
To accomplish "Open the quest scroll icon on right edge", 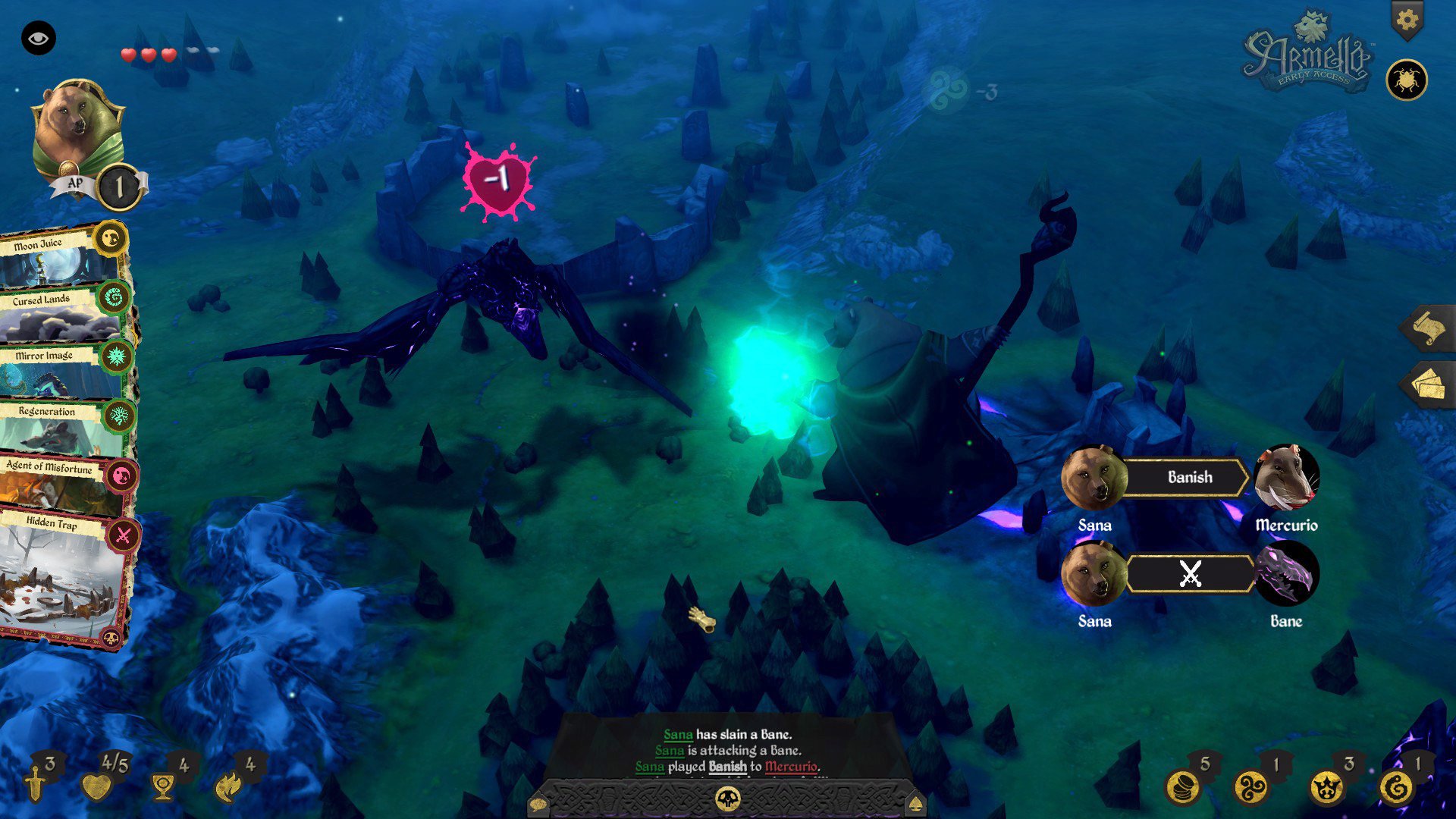I will click(x=1429, y=329).
